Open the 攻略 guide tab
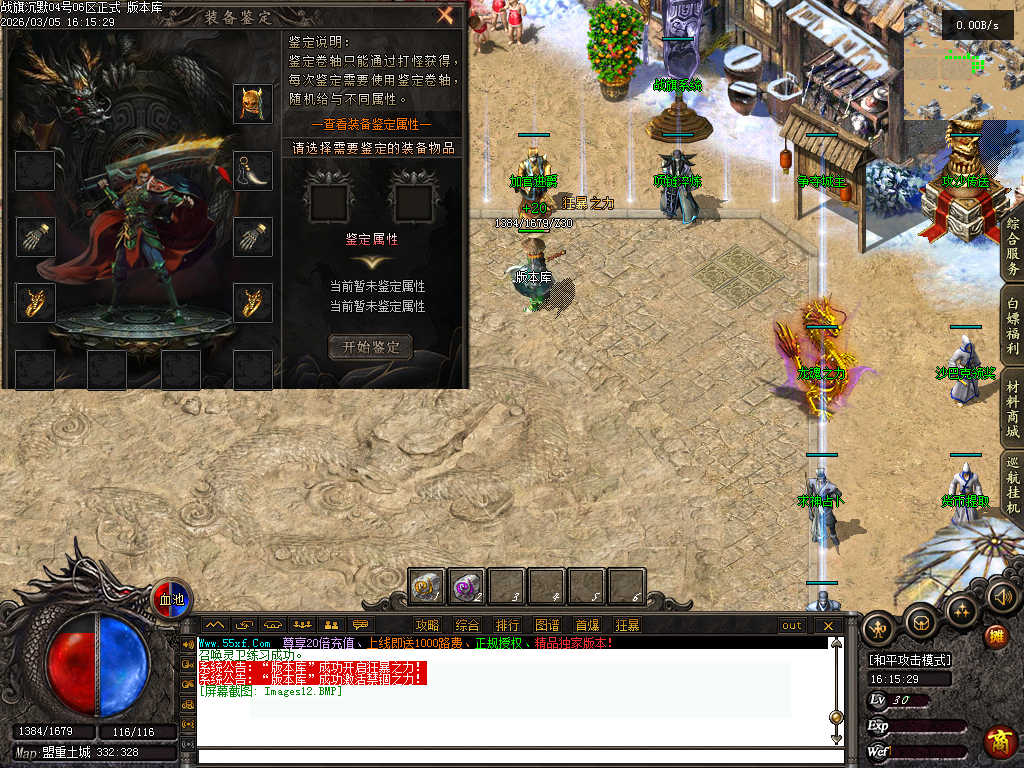1024x768 pixels. tap(427, 625)
